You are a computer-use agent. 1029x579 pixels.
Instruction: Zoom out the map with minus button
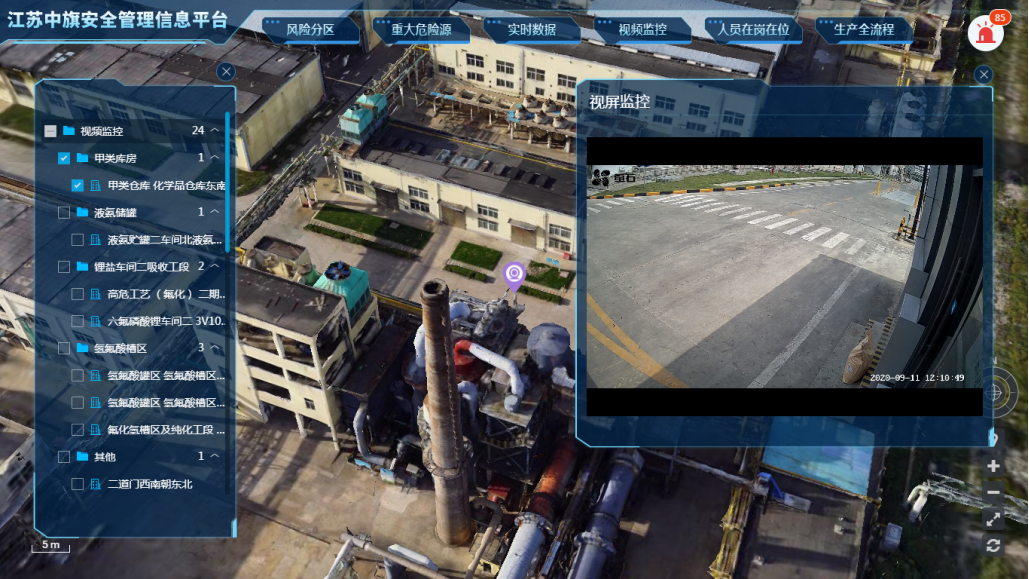993,492
